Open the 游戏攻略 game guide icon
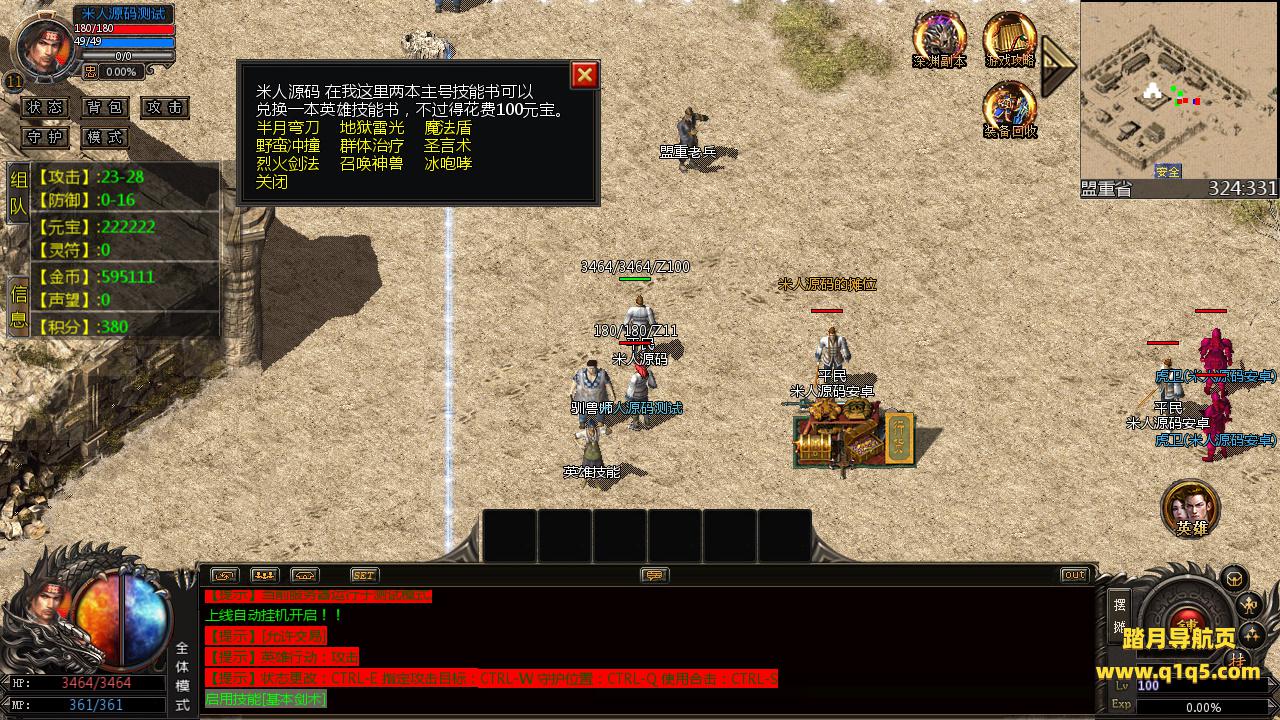 coord(1009,40)
